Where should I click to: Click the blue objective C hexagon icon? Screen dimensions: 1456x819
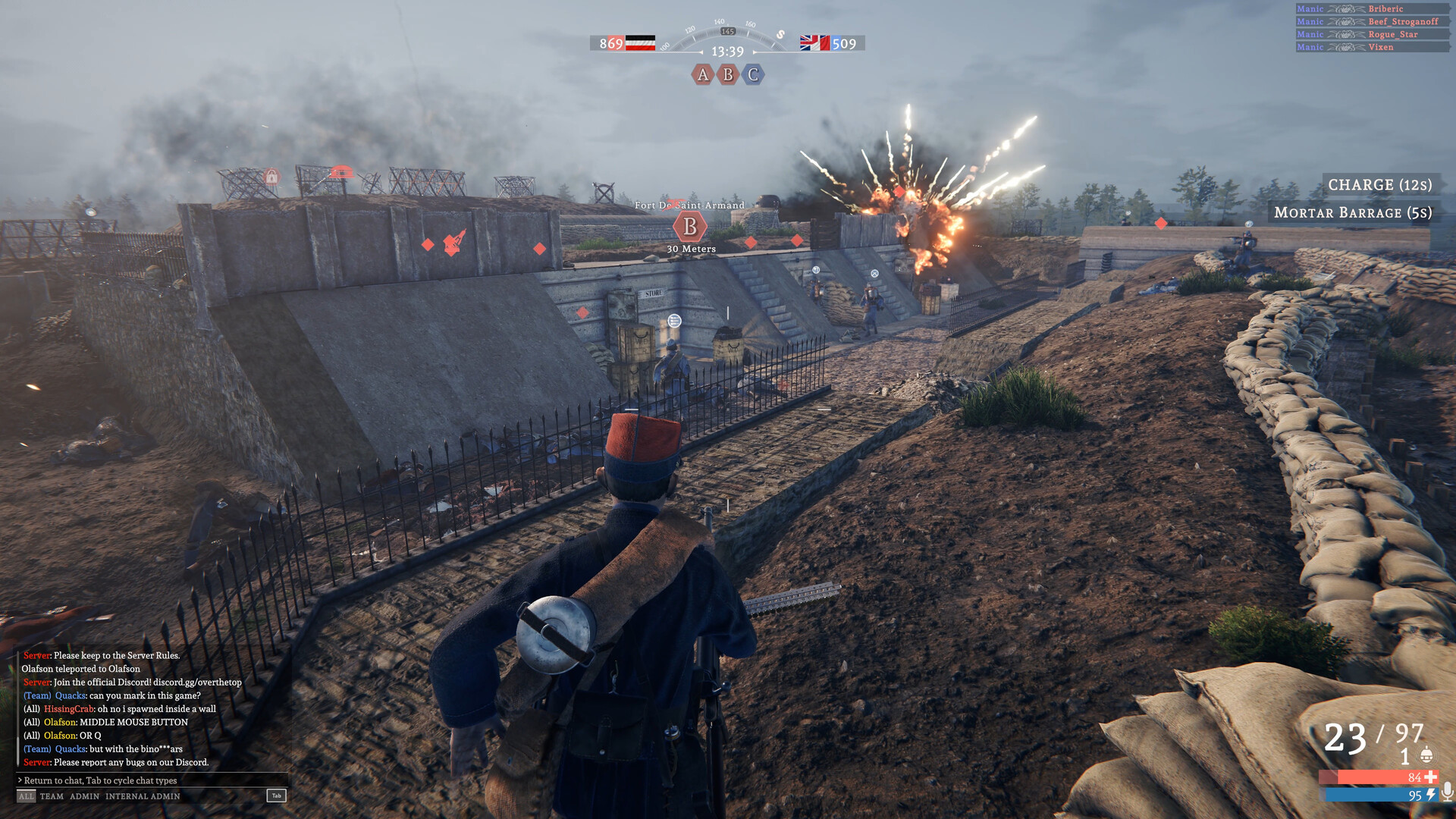752,75
